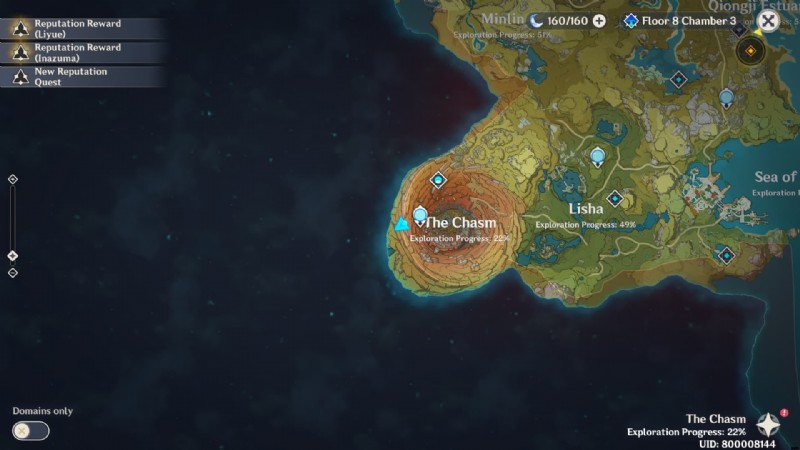This screenshot has height=450, width=800.
Task: Zoom in using the slider's top button
Action: click(x=12, y=179)
